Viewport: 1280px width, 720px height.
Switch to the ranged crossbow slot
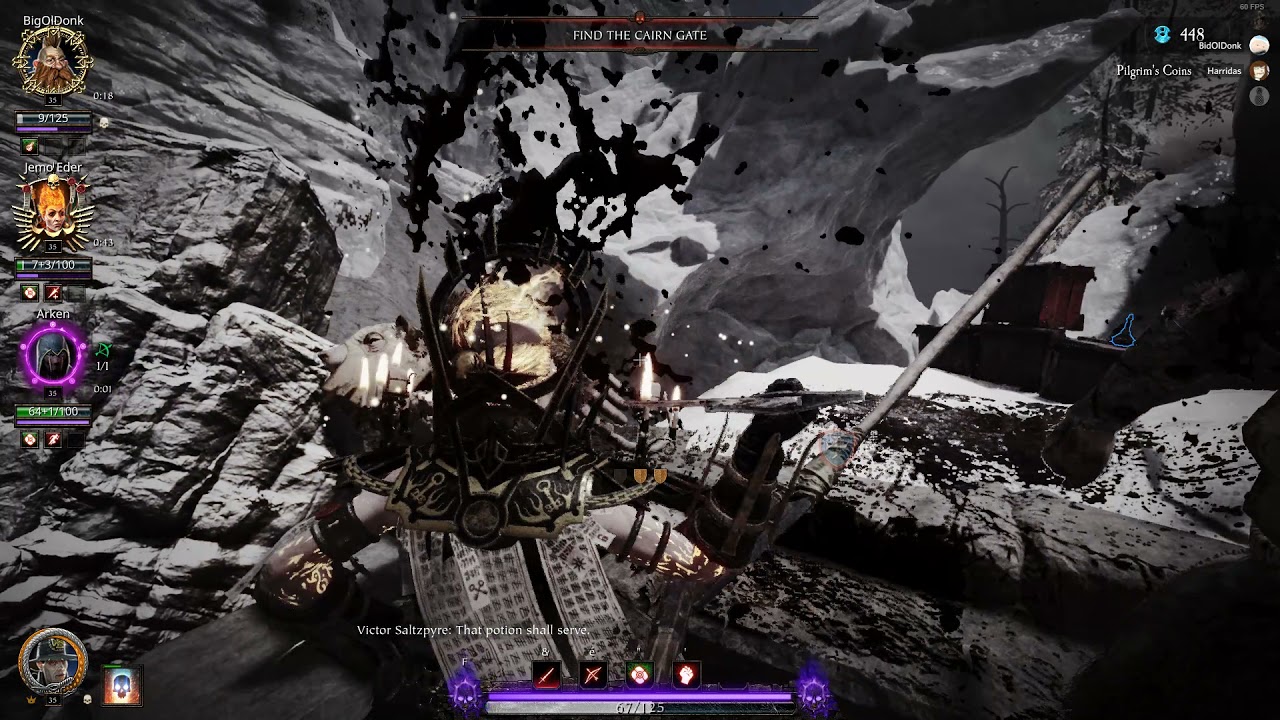pyautogui.click(x=593, y=675)
